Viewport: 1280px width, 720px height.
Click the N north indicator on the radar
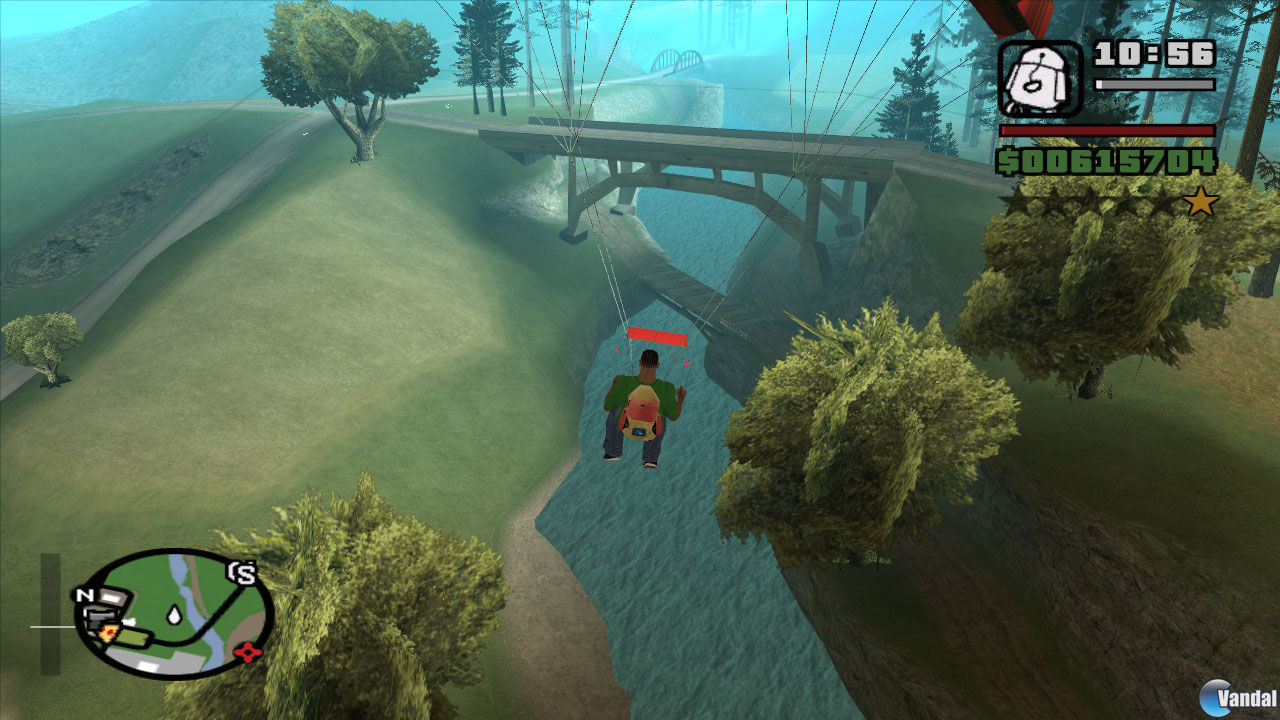83,595
